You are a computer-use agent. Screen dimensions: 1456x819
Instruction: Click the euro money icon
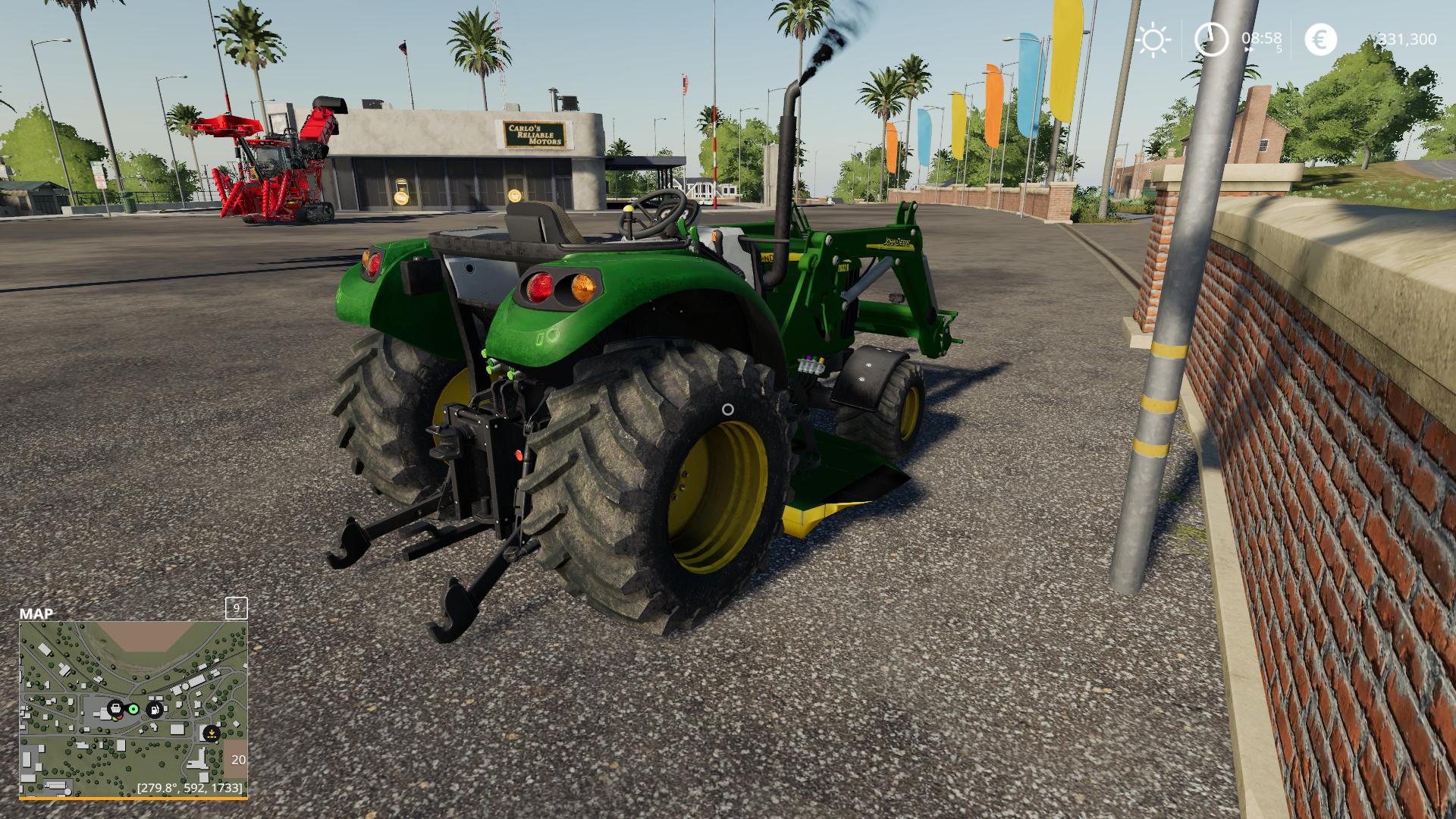(x=1320, y=39)
